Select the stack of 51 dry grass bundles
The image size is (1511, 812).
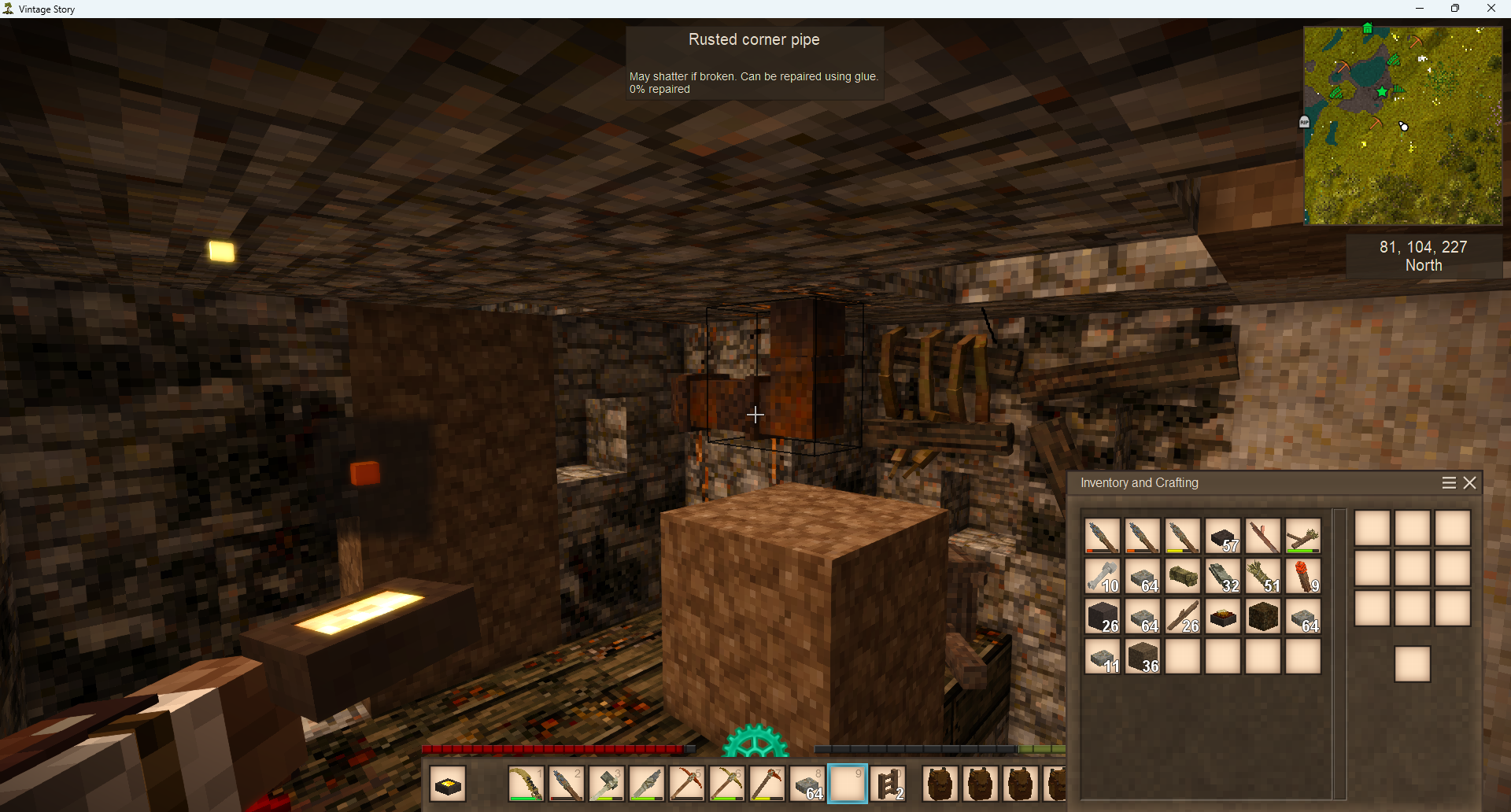[x=1263, y=577]
